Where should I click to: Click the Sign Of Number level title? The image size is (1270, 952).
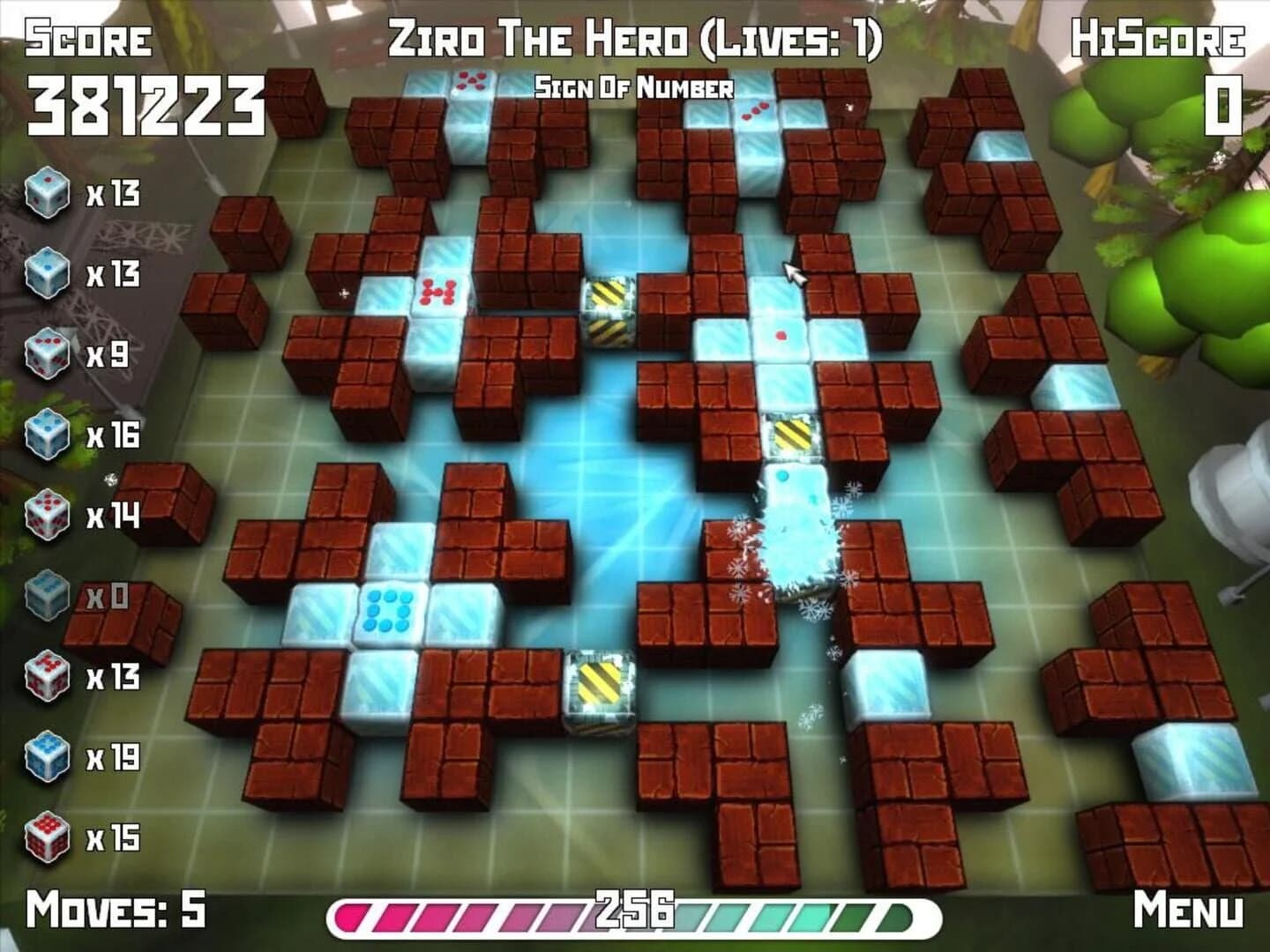[x=633, y=87]
